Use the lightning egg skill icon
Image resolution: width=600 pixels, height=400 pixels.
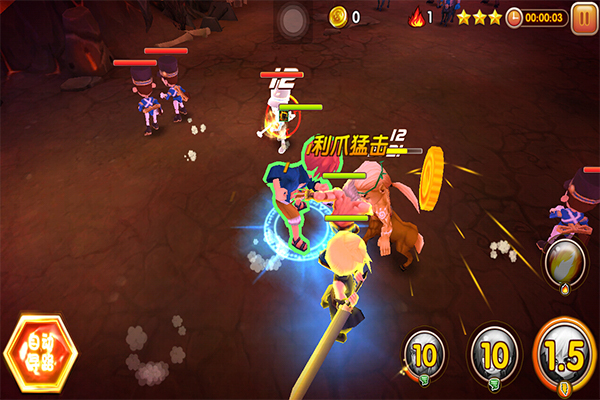[x=565, y=261]
